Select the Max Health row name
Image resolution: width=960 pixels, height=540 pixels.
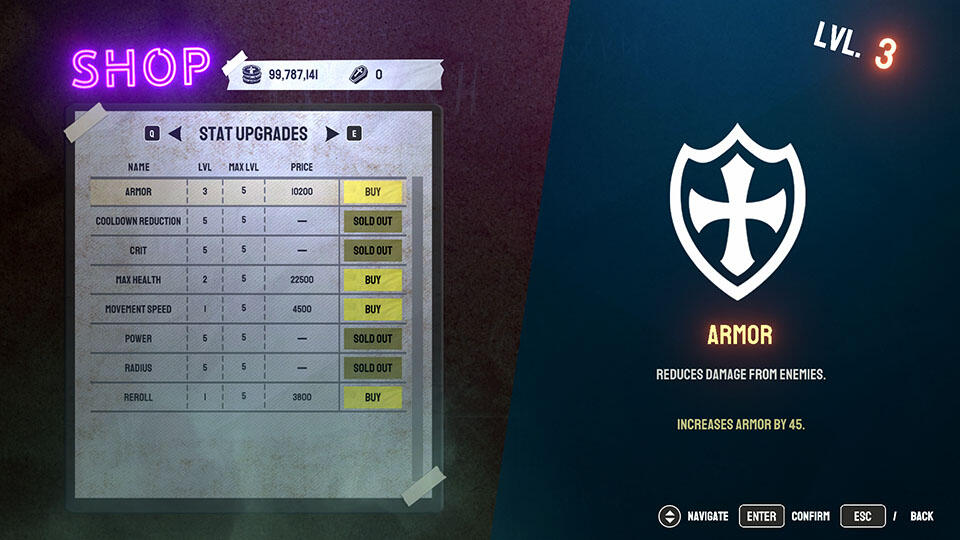(x=139, y=280)
